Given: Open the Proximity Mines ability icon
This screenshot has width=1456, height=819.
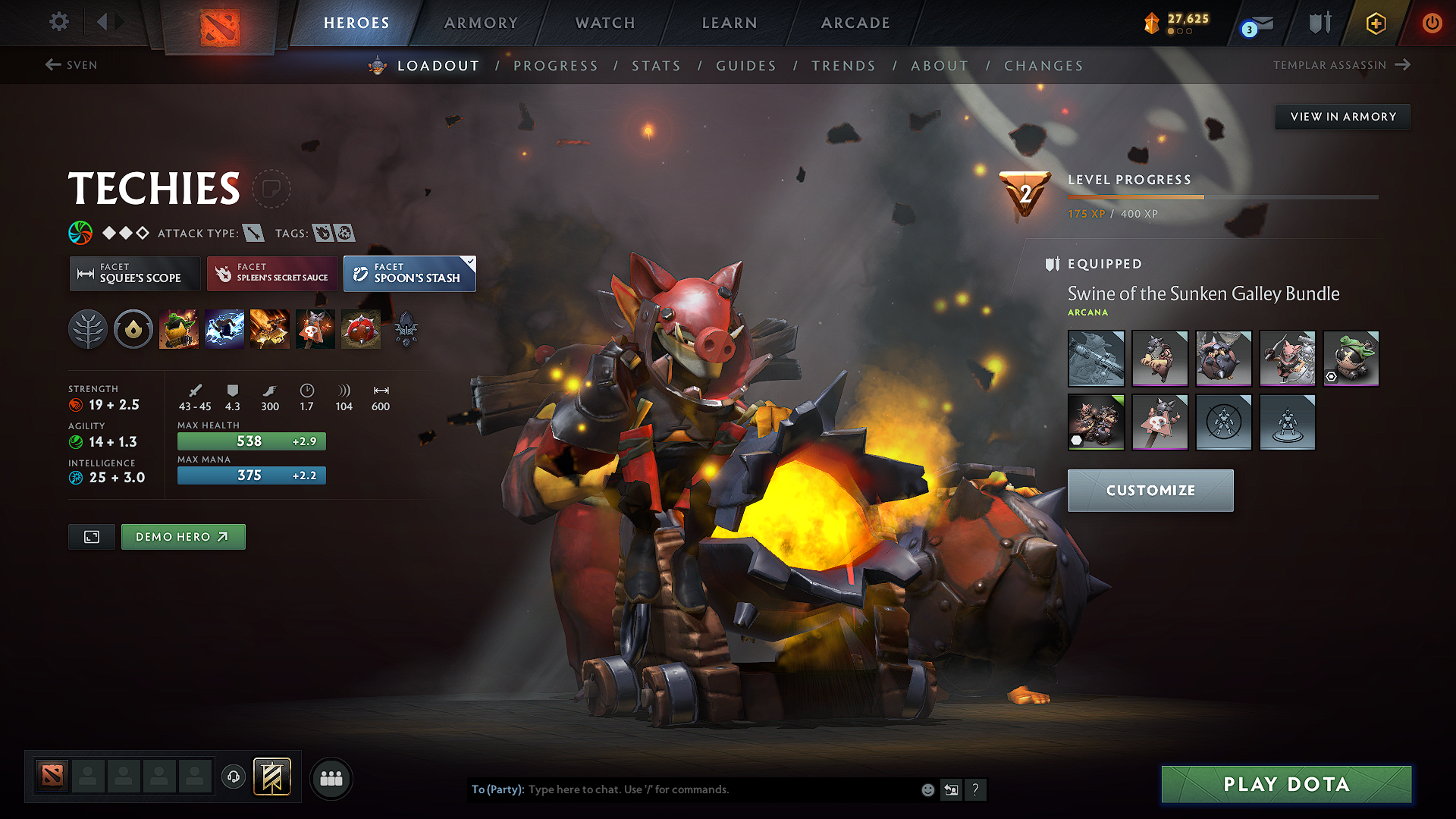Looking at the screenshot, I should pos(360,328).
